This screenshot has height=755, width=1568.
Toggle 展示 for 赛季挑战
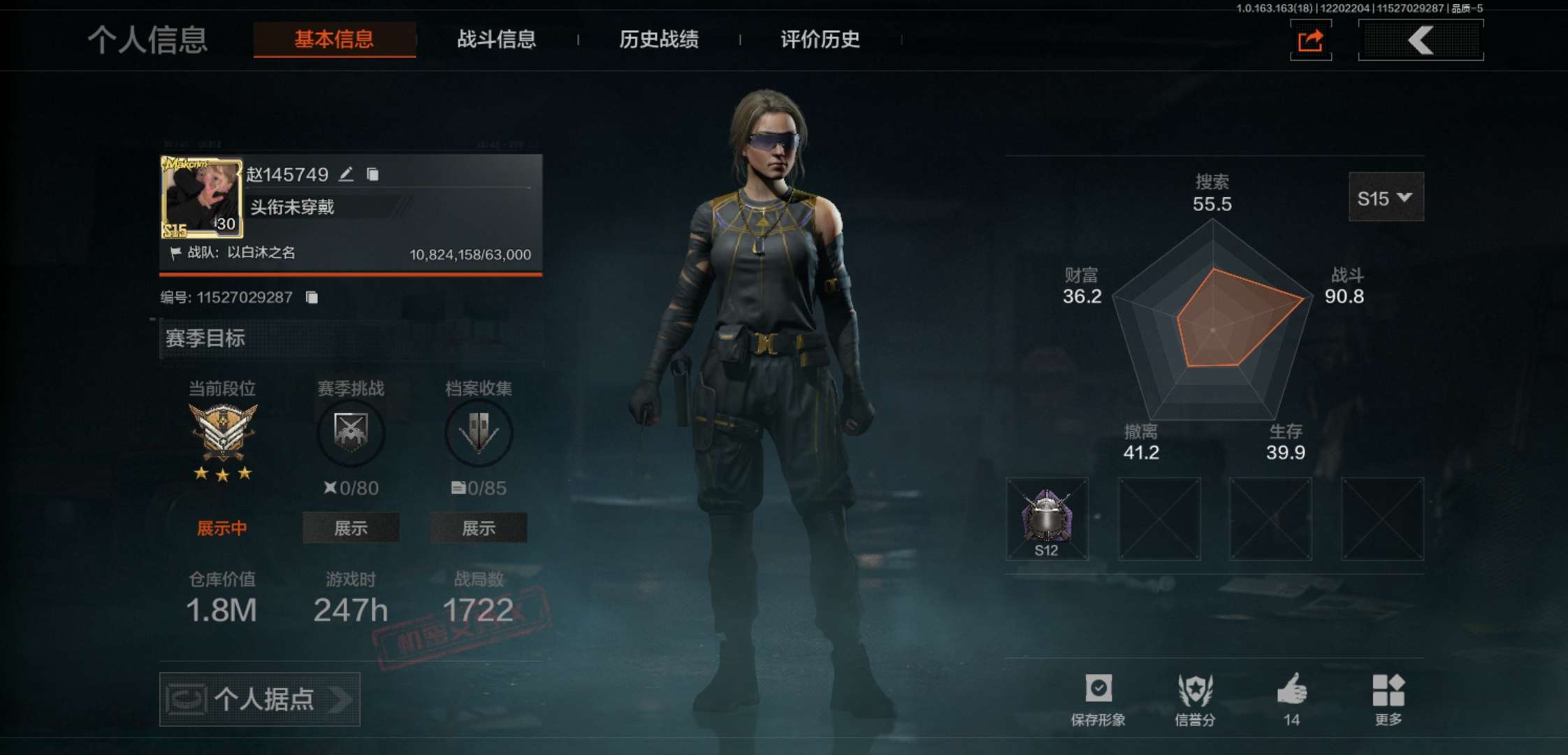point(350,528)
